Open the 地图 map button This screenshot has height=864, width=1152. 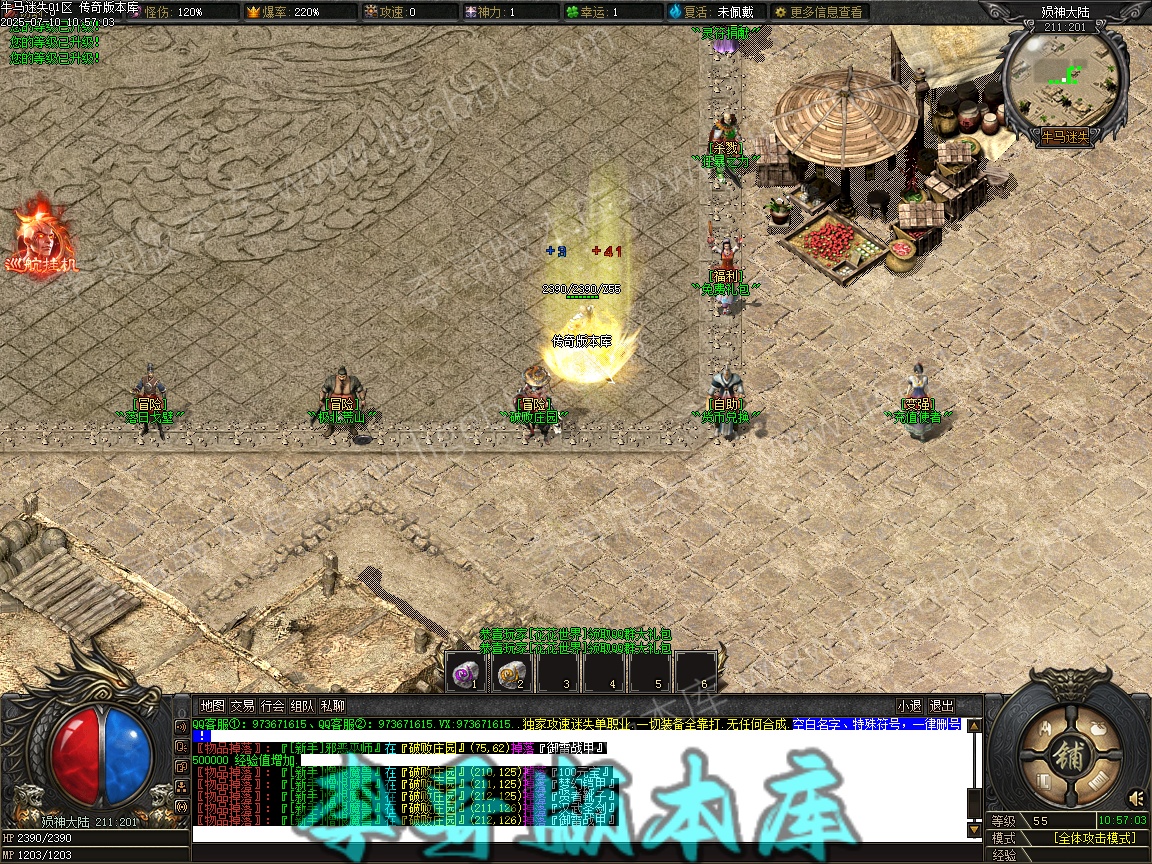[x=212, y=705]
